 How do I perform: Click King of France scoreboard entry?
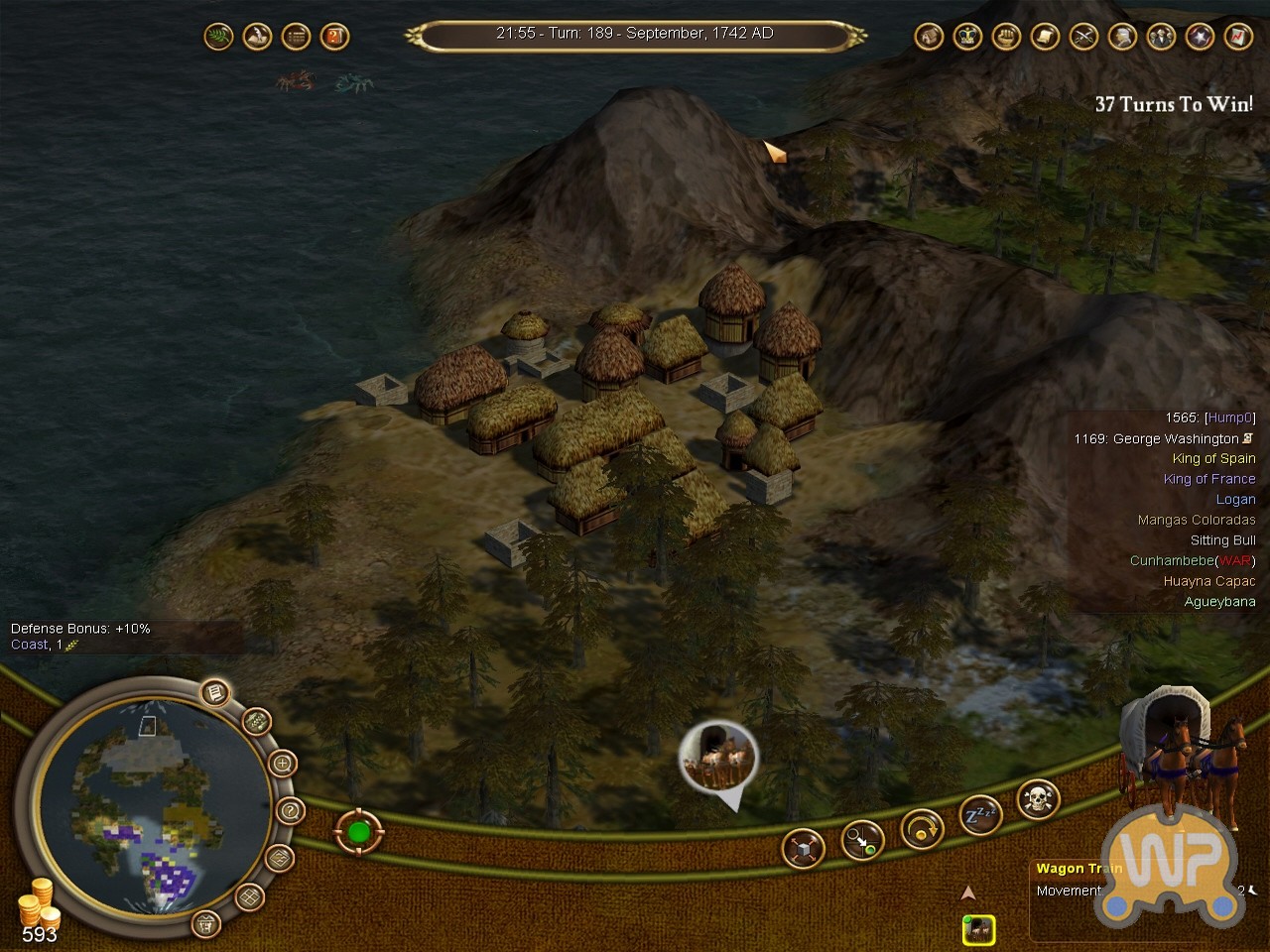pyautogui.click(x=1209, y=479)
